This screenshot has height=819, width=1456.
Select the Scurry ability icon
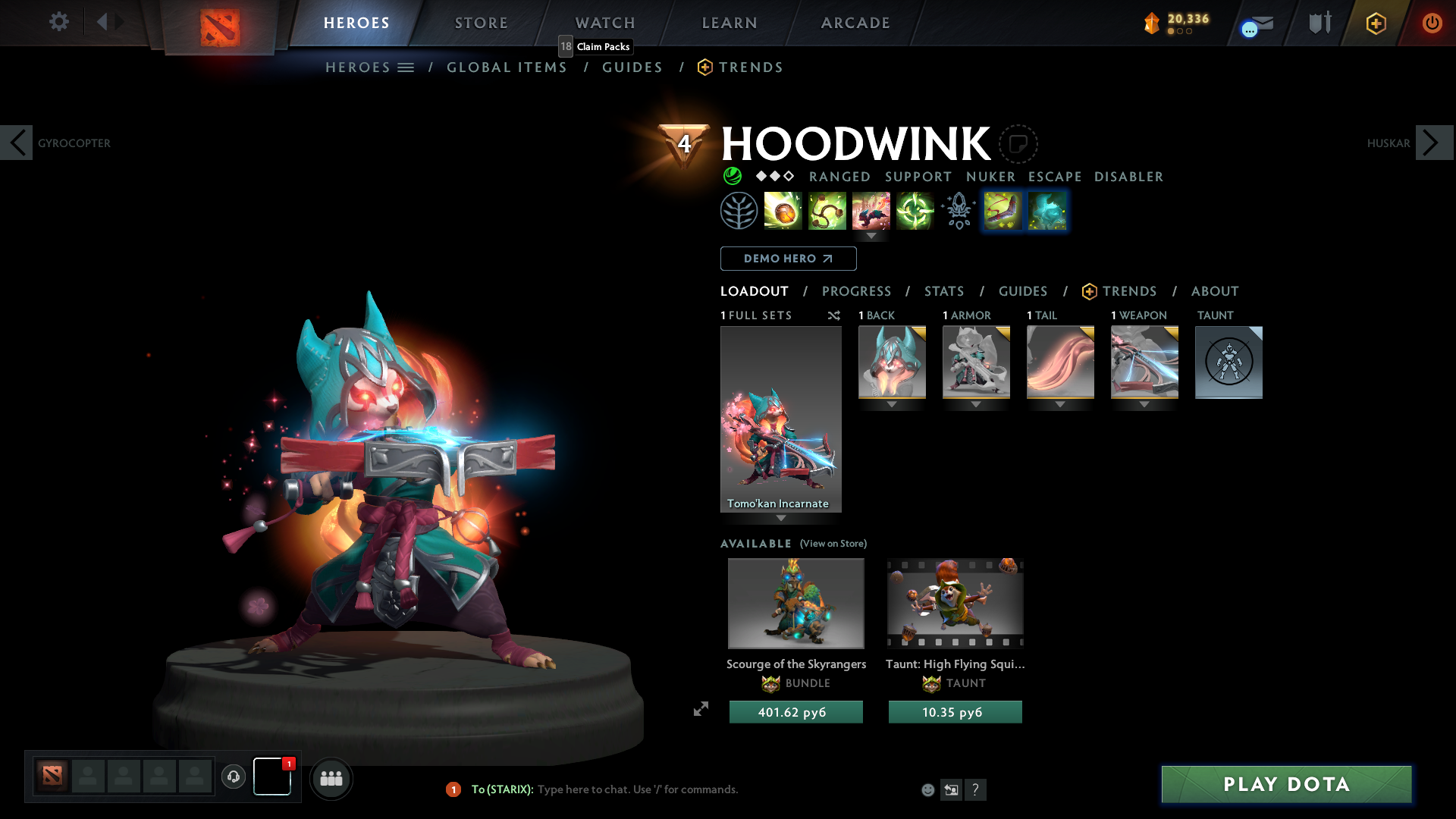pos(871,211)
